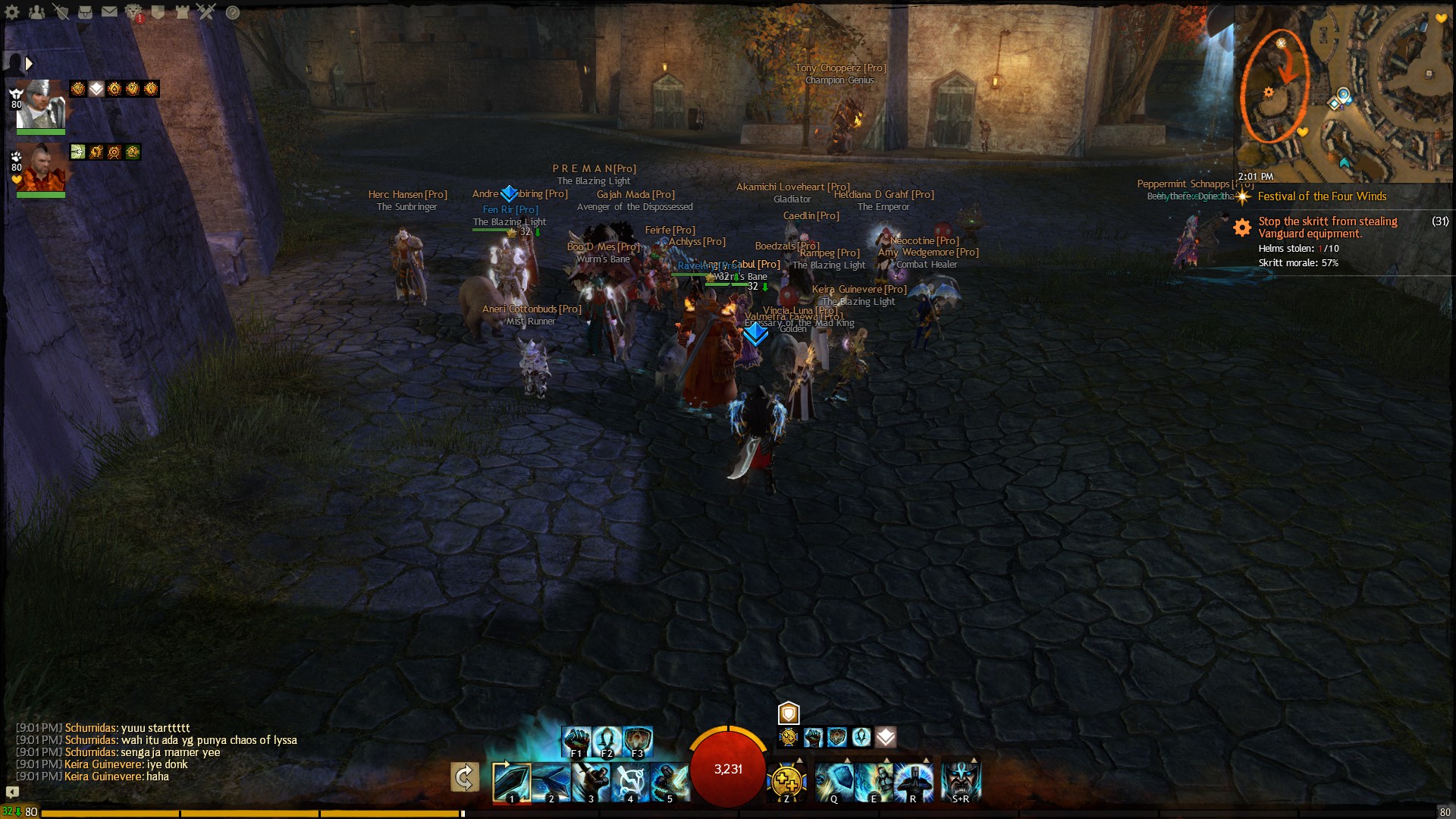This screenshot has width=1456, height=819.
Task: Open the PvP crossed-swords panel
Action: [206, 13]
